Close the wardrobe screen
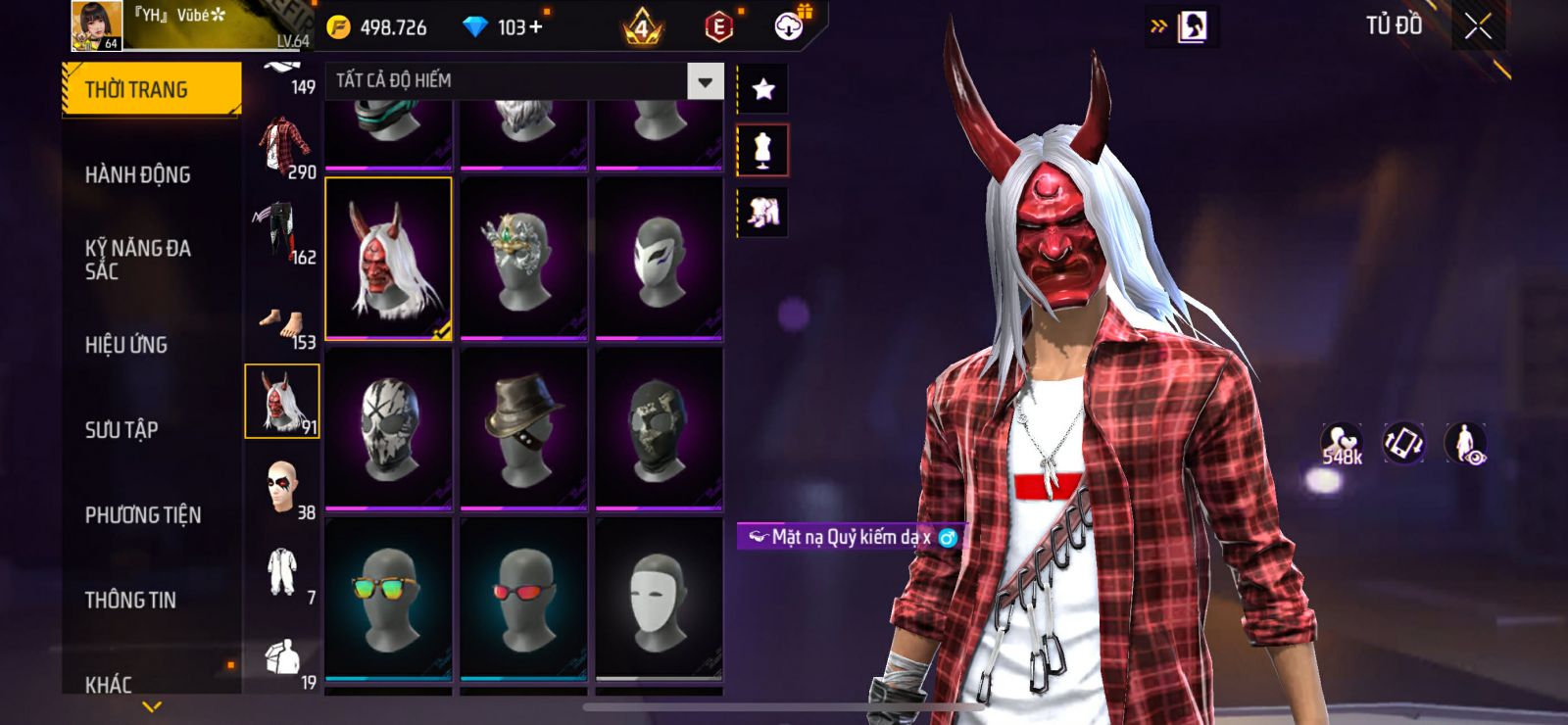Viewport: 1568px width, 725px height. click(x=1478, y=26)
